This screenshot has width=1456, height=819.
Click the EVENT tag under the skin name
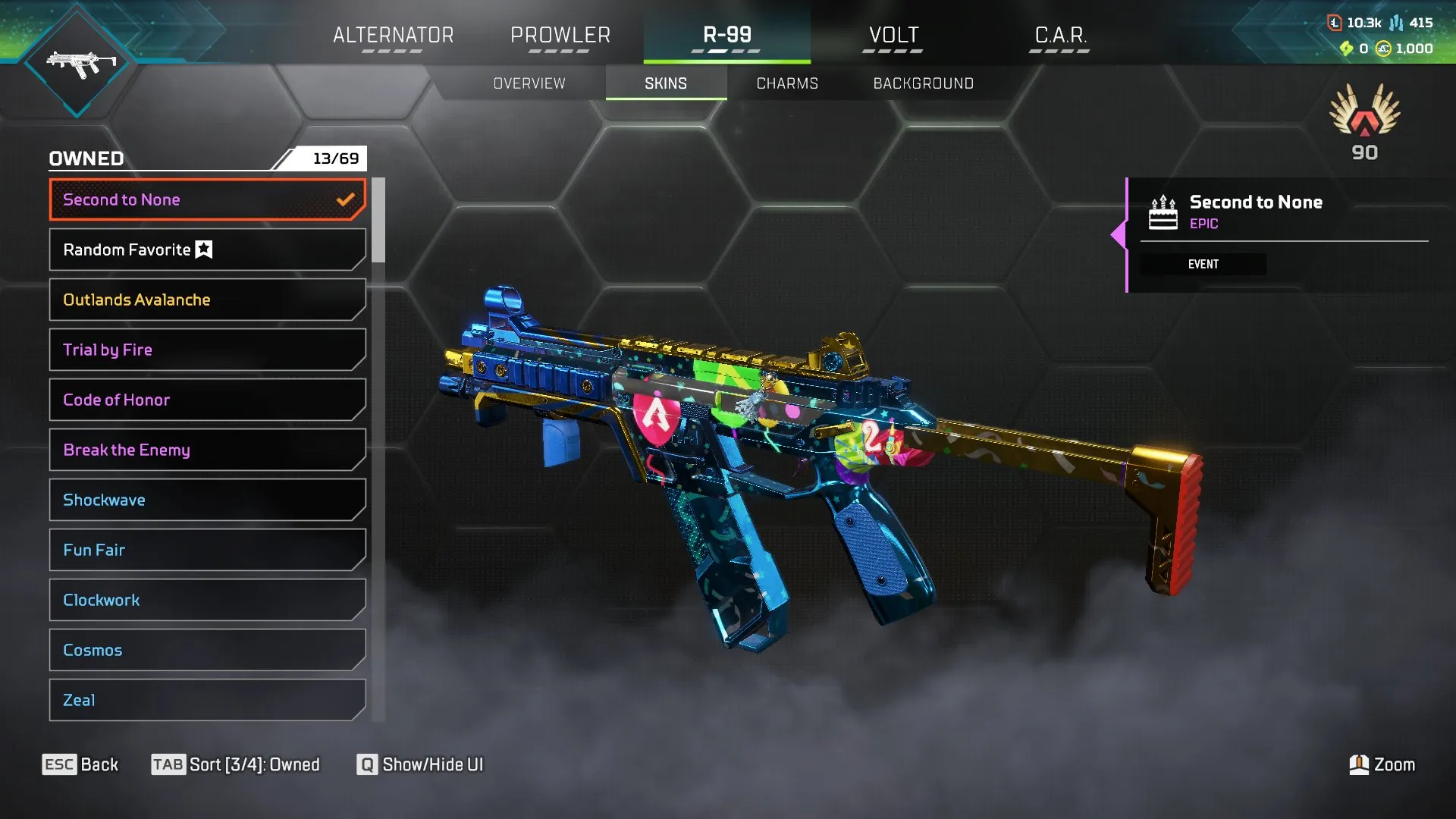pos(1203,264)
